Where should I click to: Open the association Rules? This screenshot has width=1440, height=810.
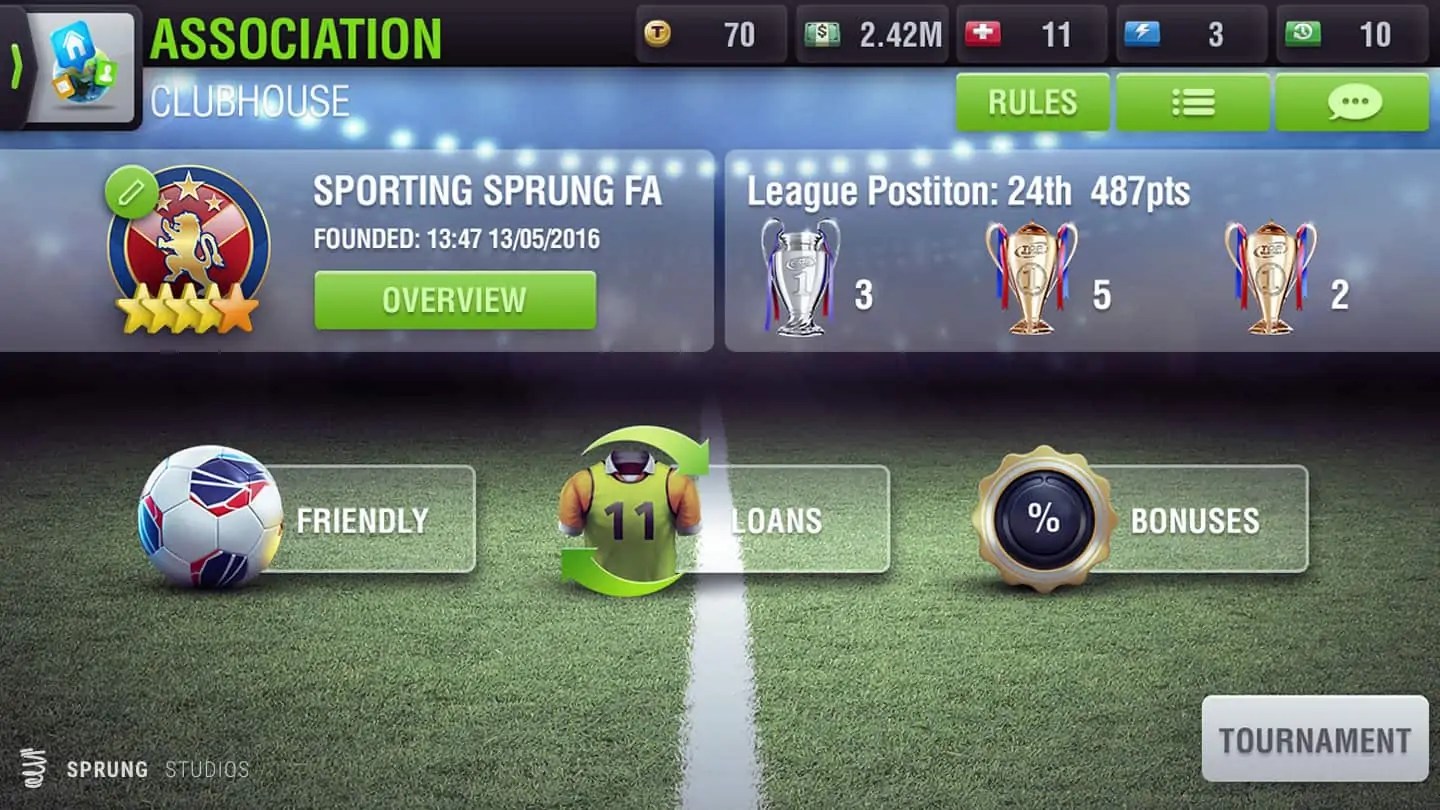pyautogui.click(x=1031, y=102)
